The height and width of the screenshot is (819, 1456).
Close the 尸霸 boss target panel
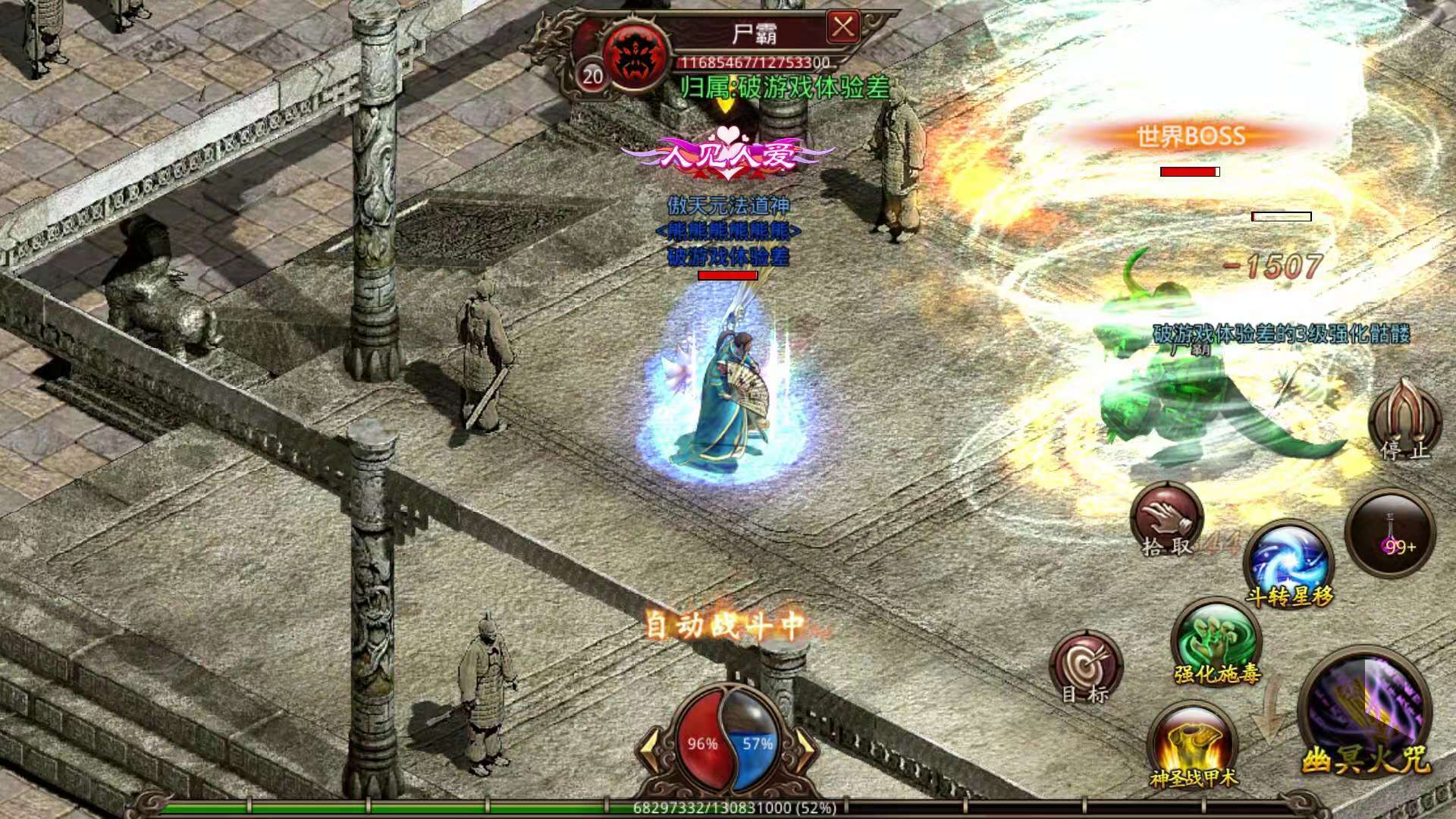pyautogui.click(x=843, y=28)
